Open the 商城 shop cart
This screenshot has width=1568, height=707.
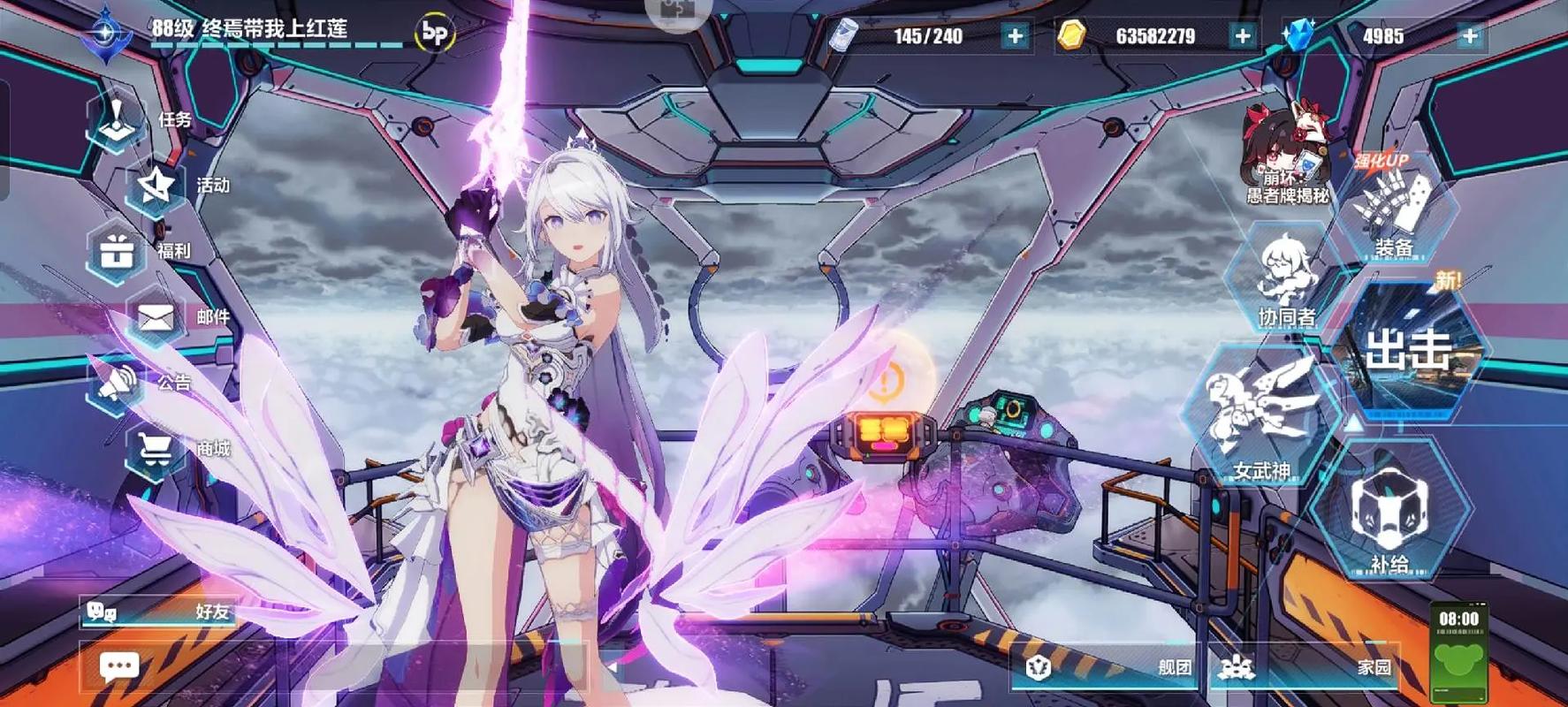[x=159, y=449]
